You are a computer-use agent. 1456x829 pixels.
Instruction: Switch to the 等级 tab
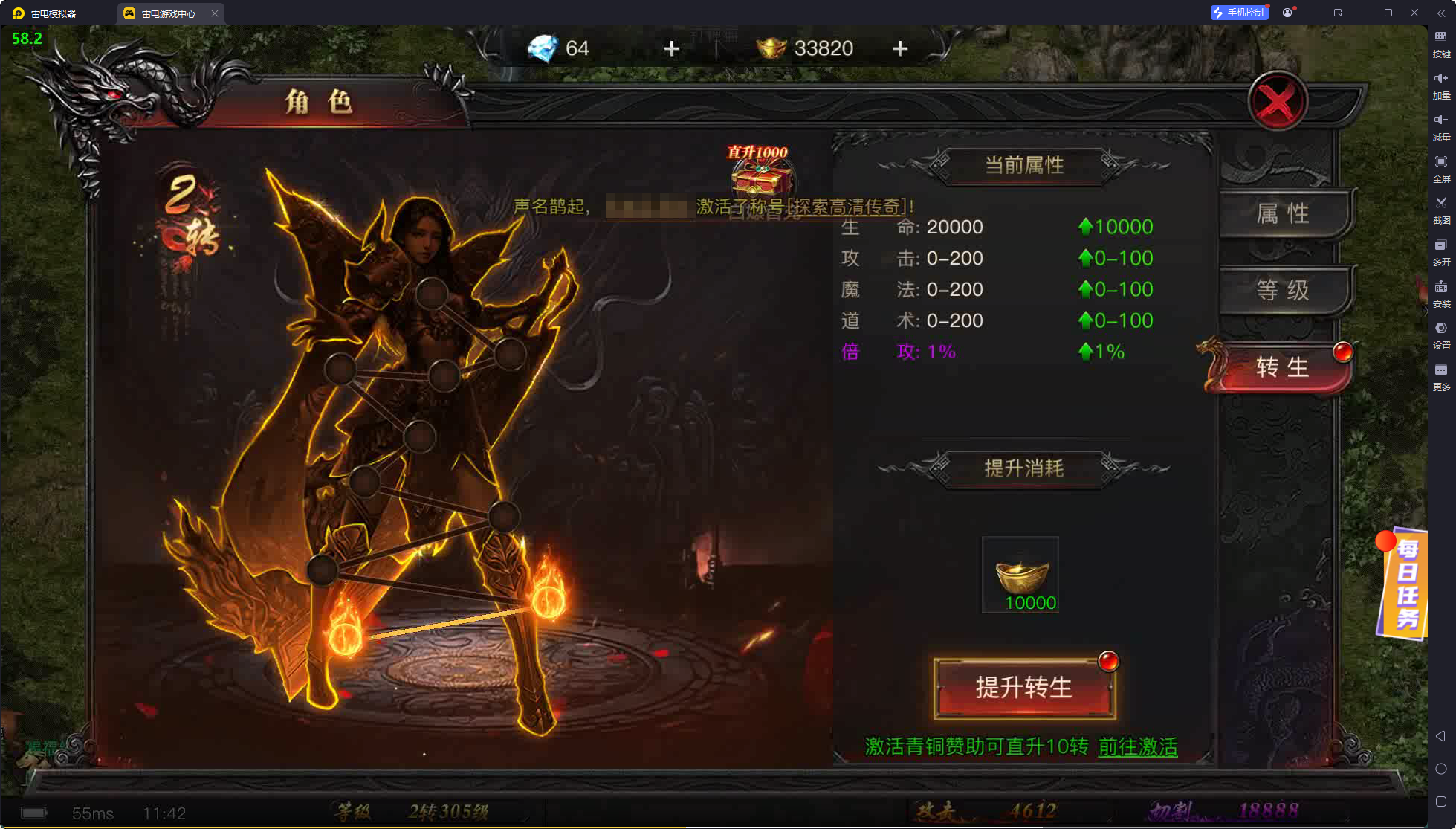pos(1284,291)
